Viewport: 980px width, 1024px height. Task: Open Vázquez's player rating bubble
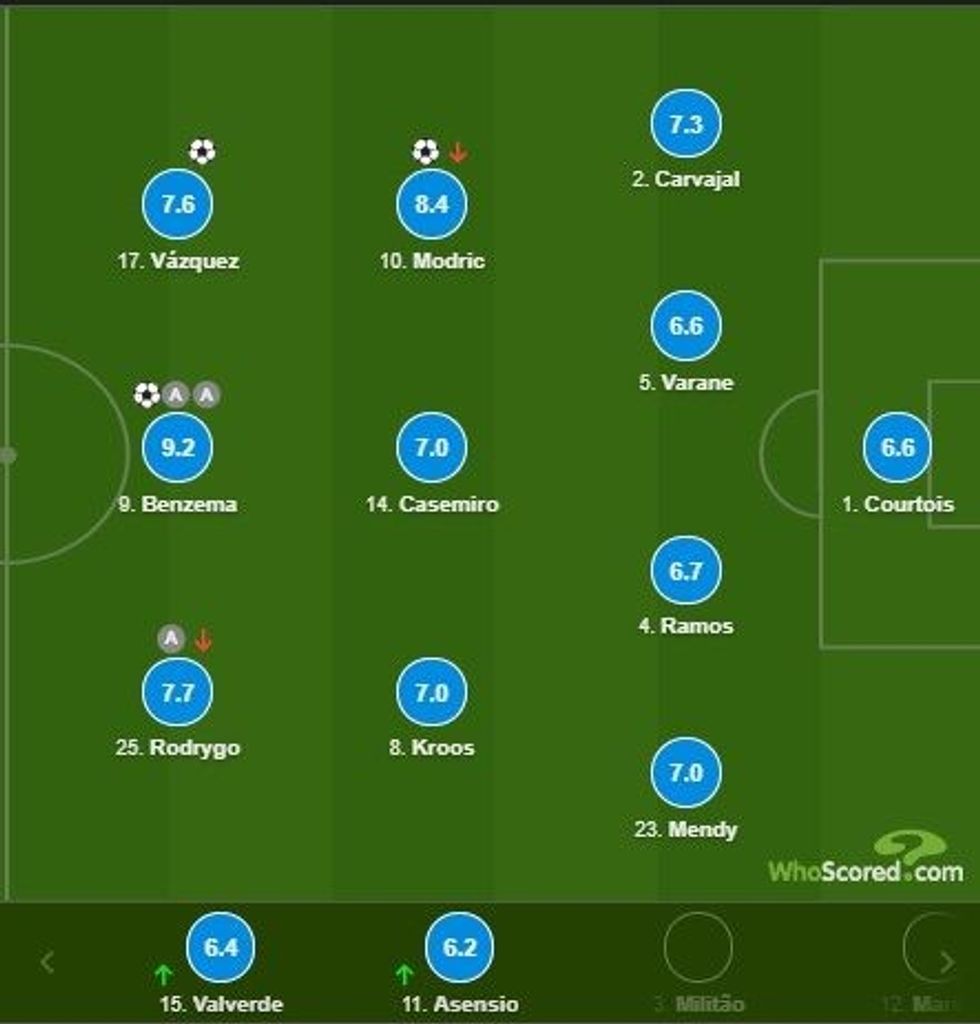pyautogui.click(x=177, y=205)
